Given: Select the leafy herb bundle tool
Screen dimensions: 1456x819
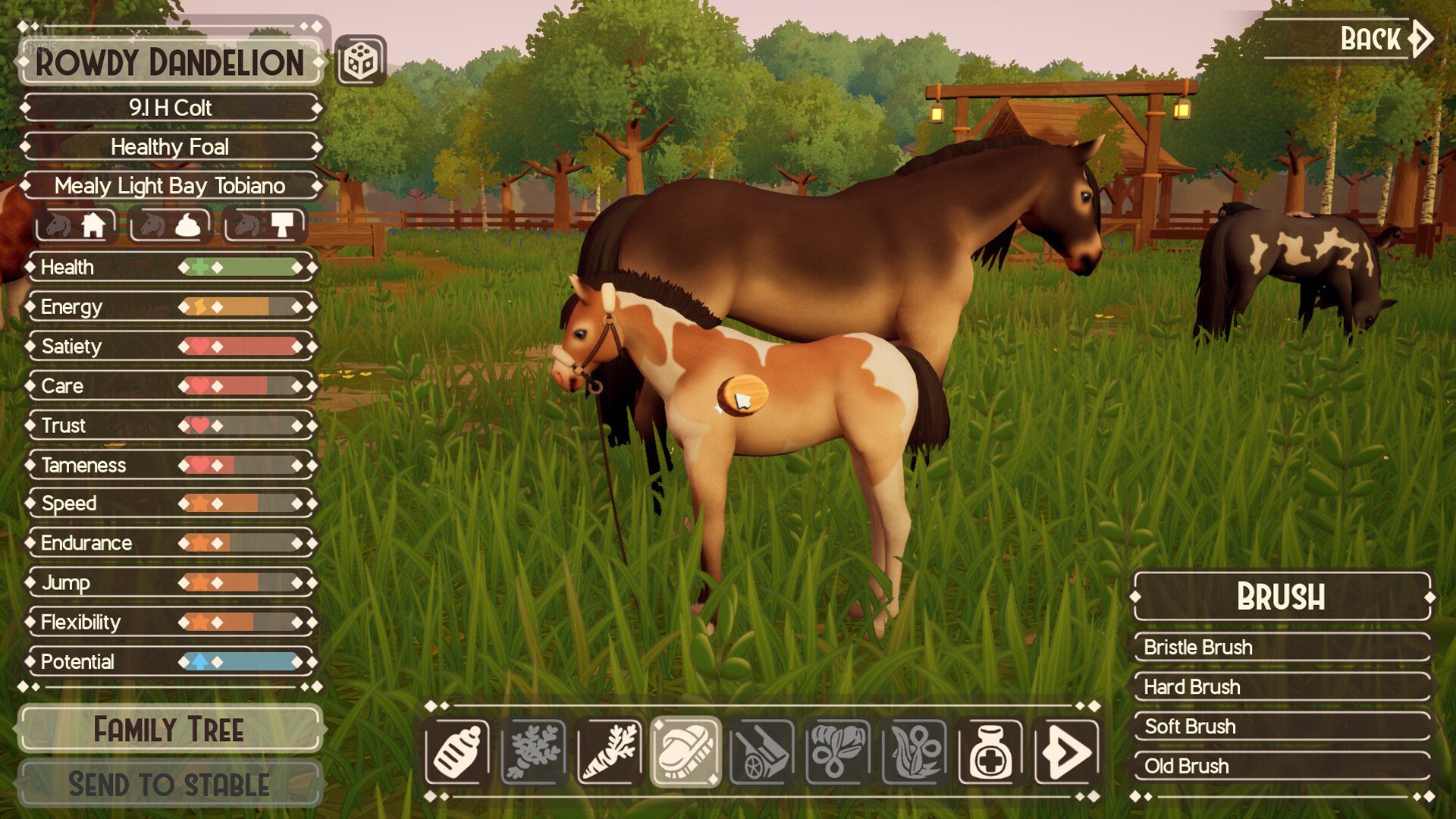Looking at the screenshot, I should (x=533, y=752).
